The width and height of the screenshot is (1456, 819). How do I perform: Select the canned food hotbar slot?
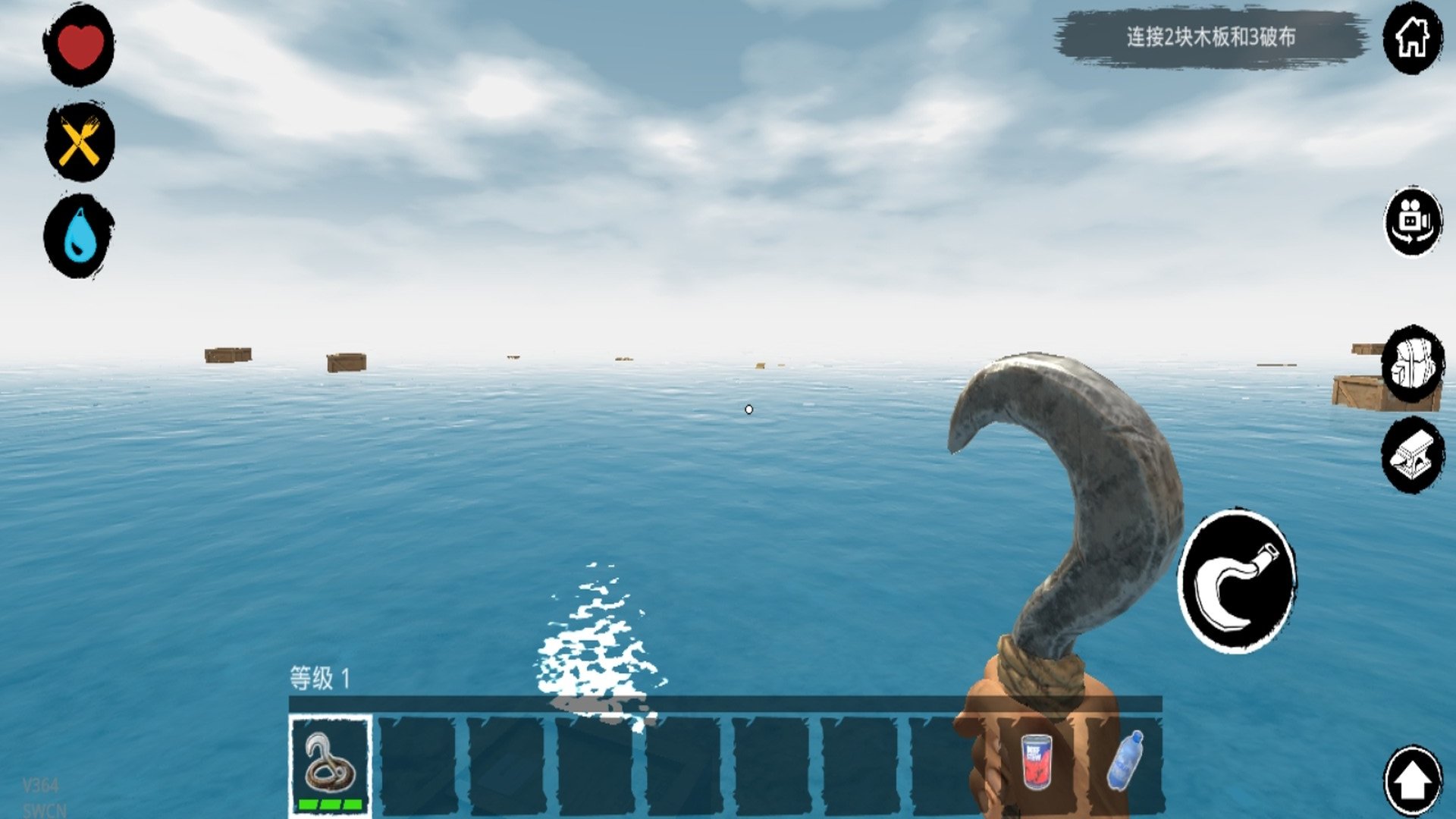1036,761
